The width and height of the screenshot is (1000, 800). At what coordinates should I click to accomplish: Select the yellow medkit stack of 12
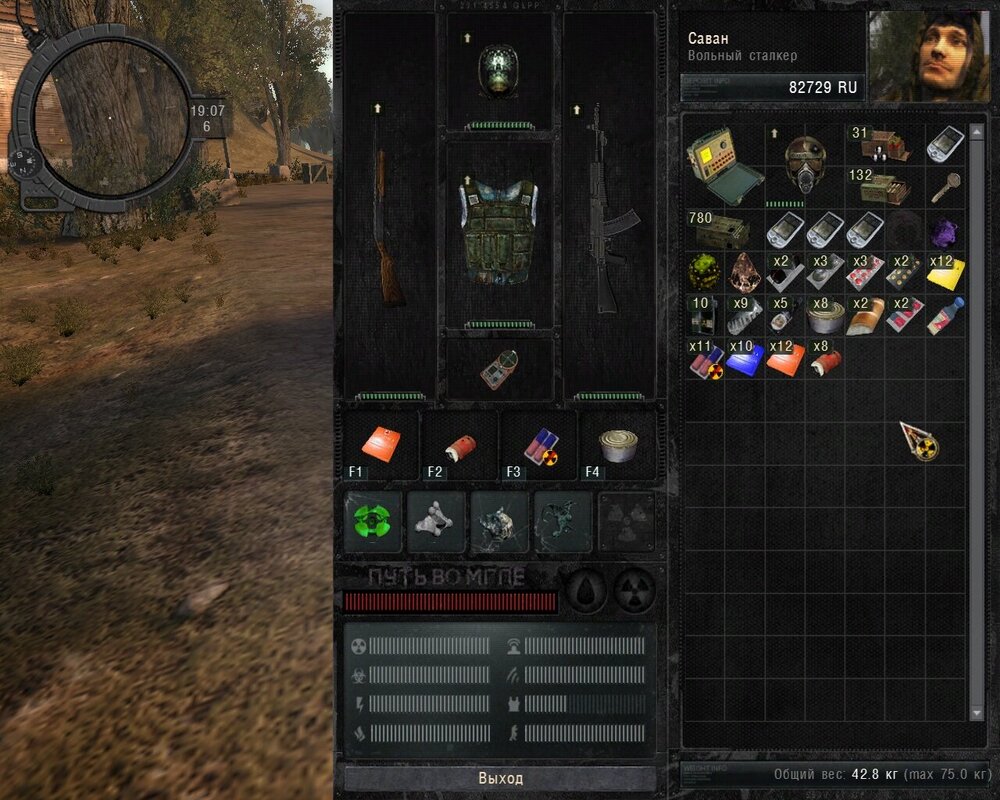(x=945, y=272)
